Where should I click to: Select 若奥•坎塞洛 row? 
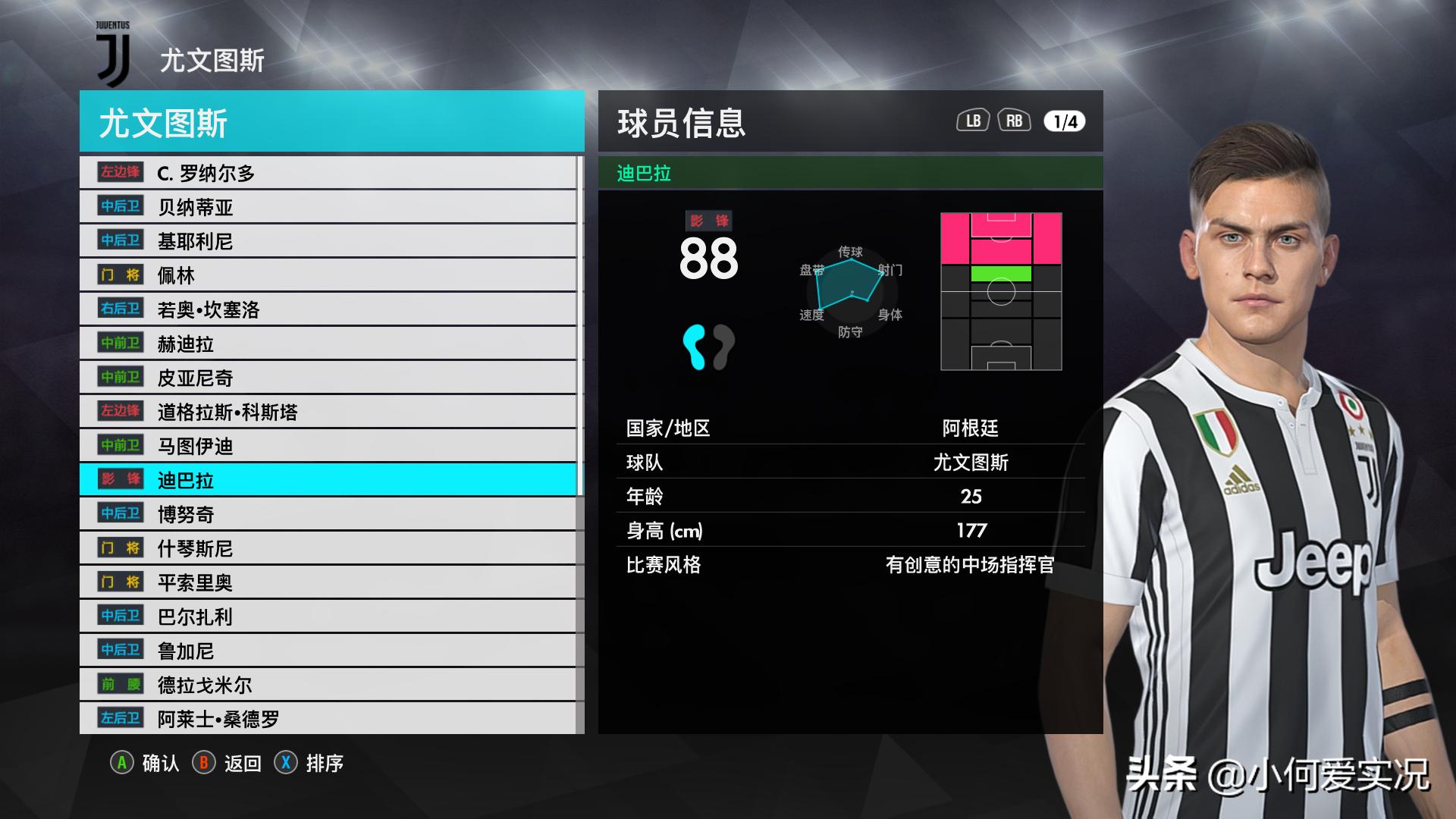328,309
